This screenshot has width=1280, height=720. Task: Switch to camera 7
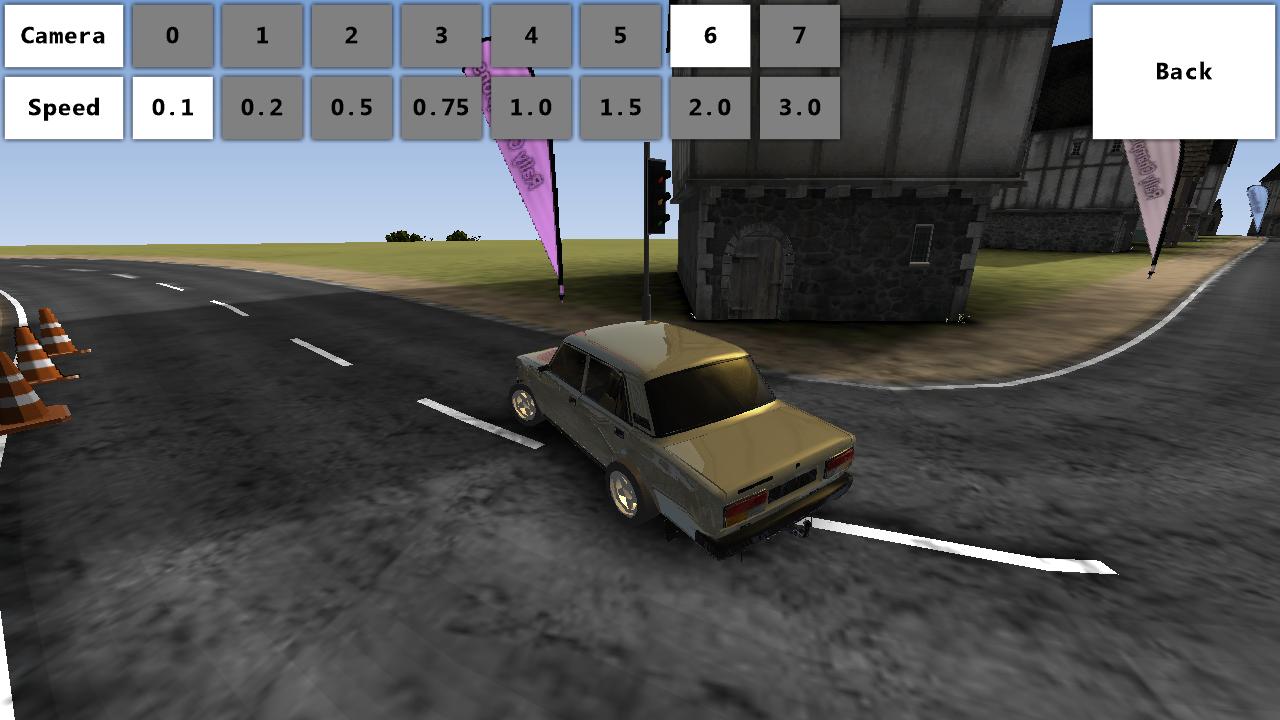pyautogui.click(x=799, y=36)
